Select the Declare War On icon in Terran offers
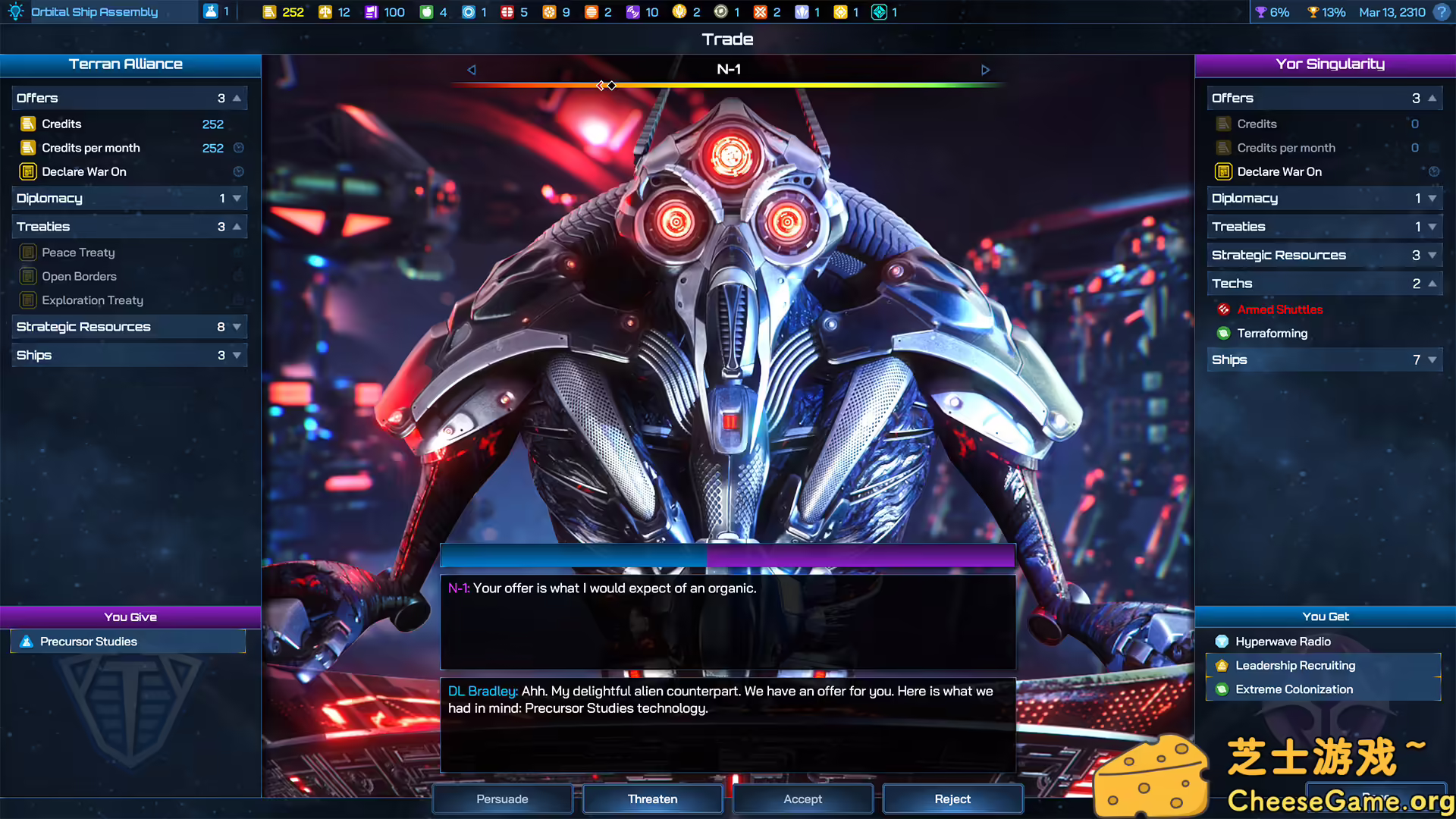This screenshot has width=1456, height=819. [x=28, y=171]
